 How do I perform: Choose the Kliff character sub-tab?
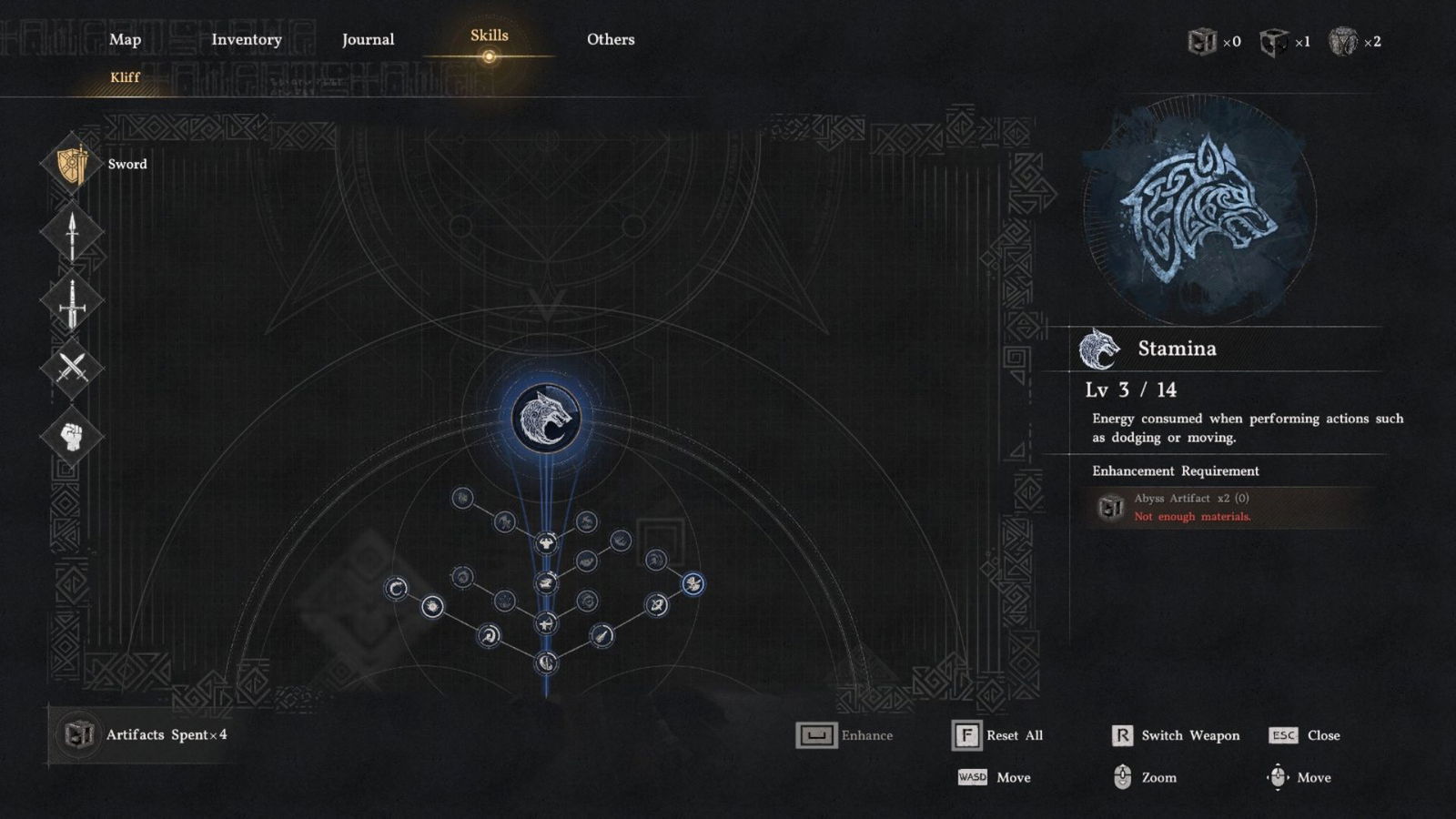coord(125,77)
